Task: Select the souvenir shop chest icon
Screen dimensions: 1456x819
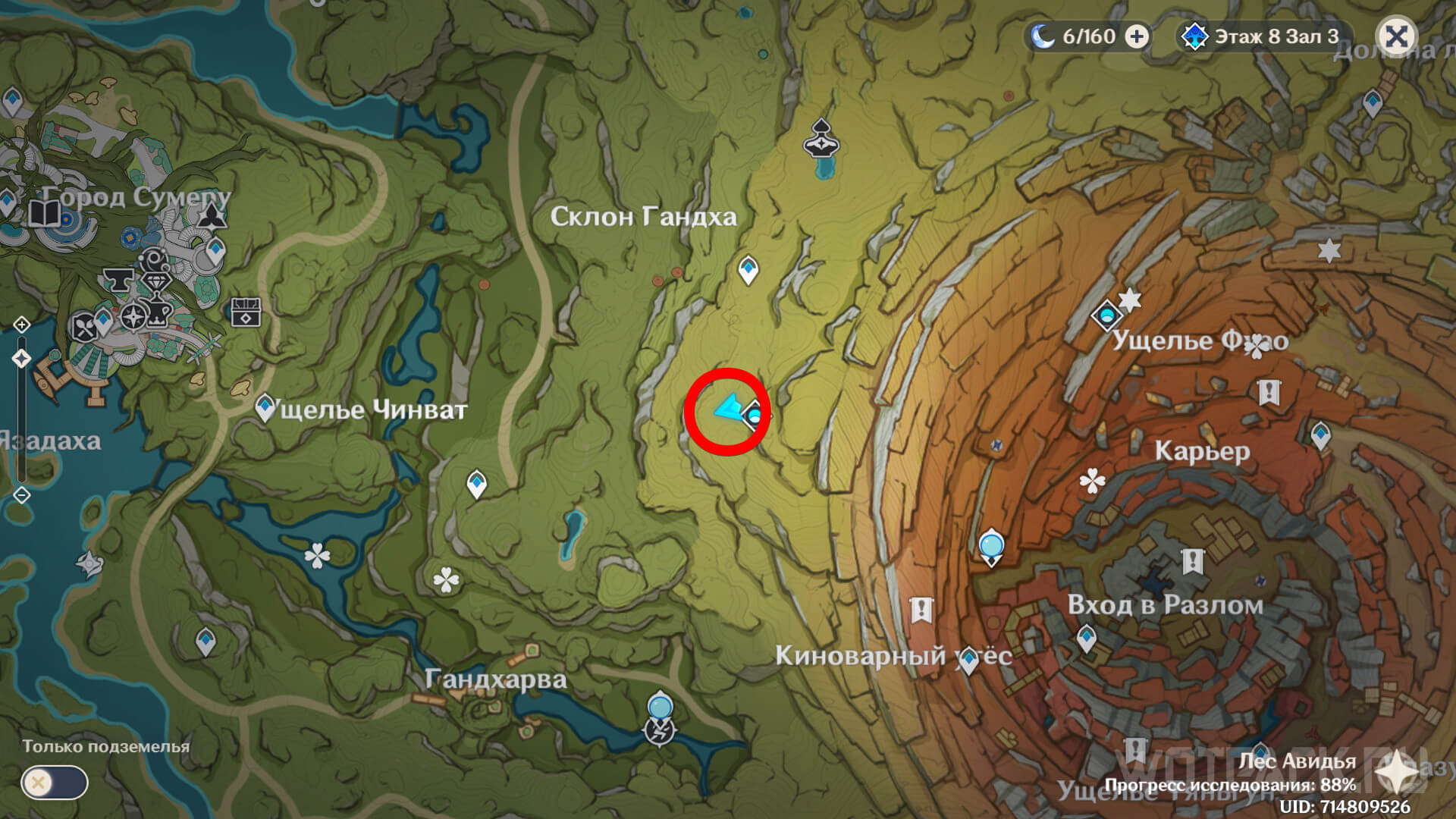Action: [246, 312]
